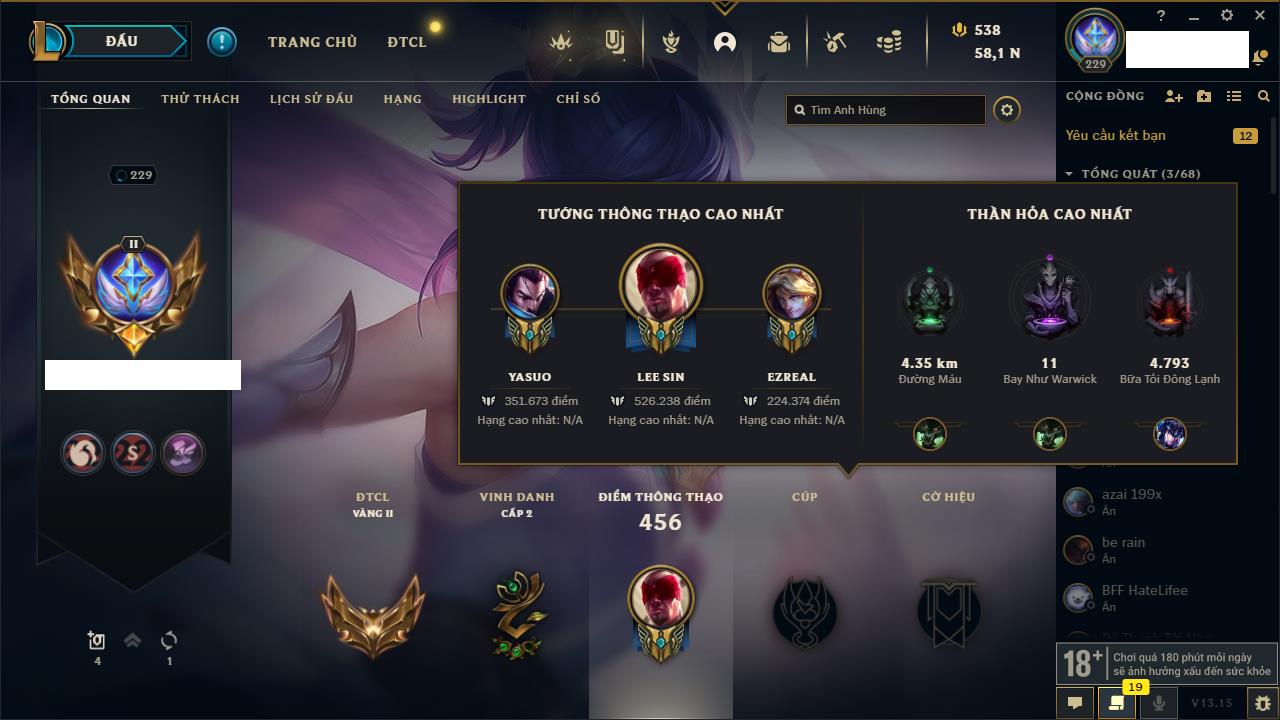
Task: Switch to the THỬ THÁCH tab
Action: (x=200, y=99)
